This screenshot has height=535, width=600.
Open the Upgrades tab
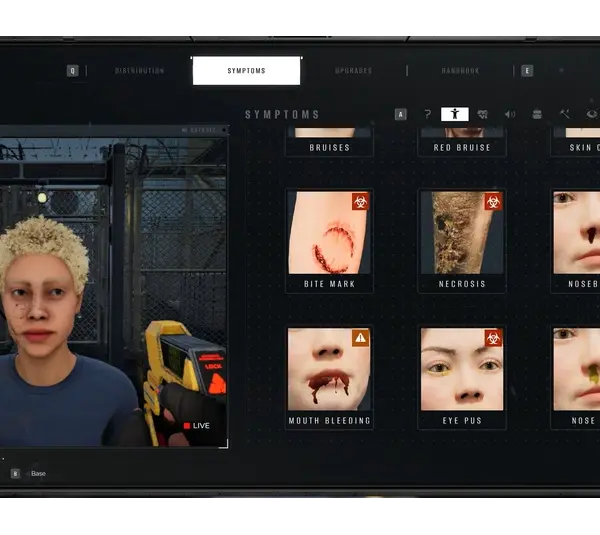click(x=353, y=71)
